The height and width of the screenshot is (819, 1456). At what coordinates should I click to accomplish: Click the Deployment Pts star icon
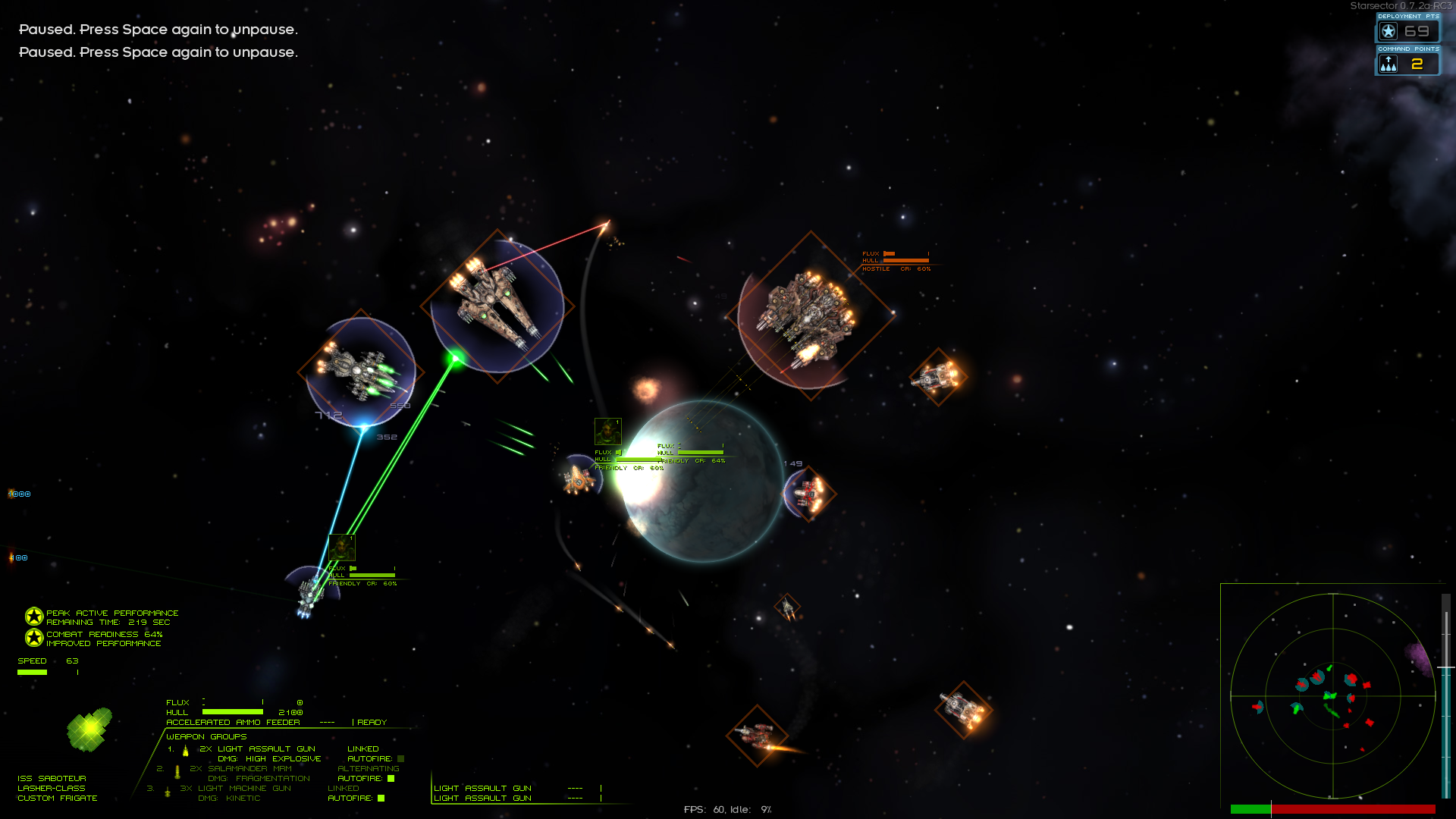1389,31
